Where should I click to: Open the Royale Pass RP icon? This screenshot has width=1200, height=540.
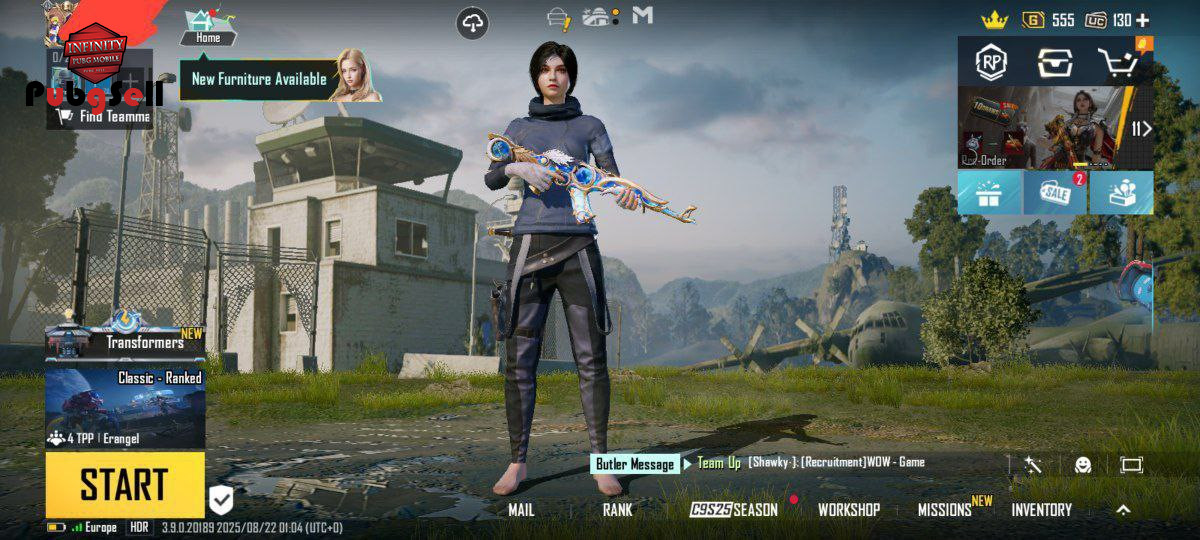991,63
